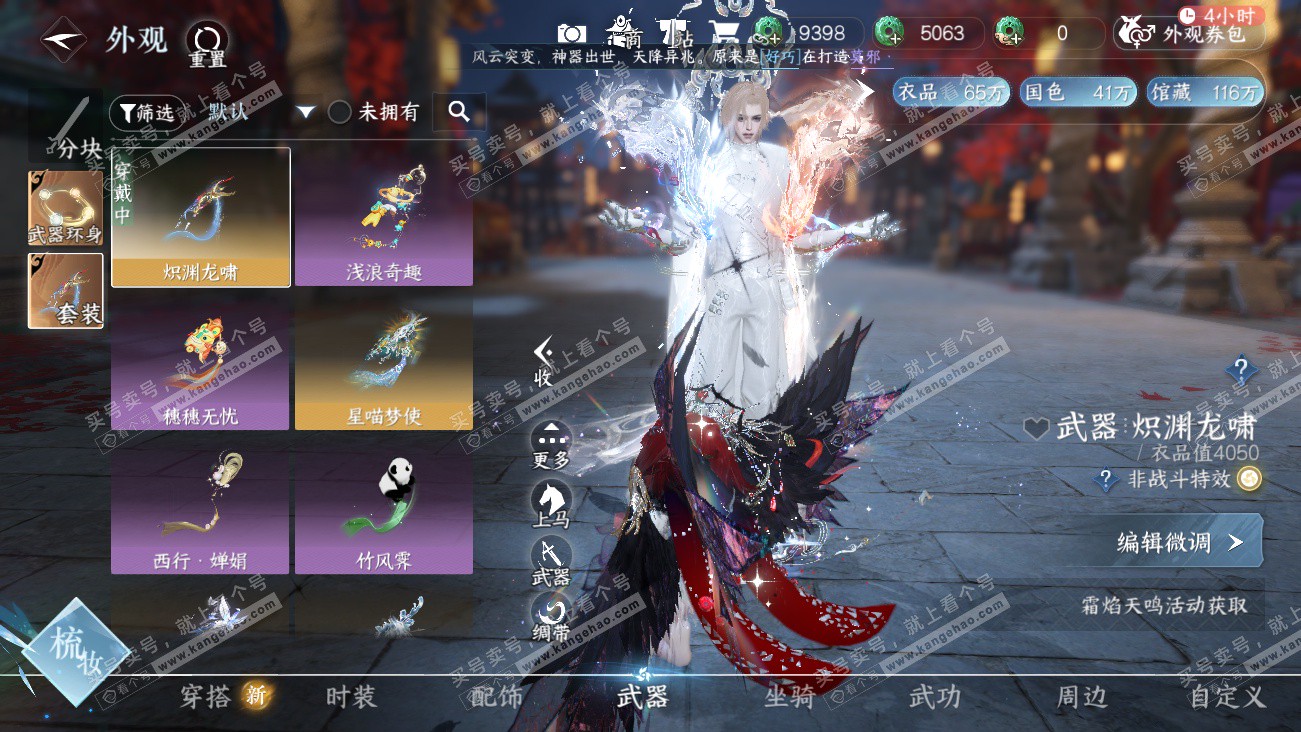Image resolution: width=1301 pixels, height=732 pixels.
Task: Switch to the 武器环身 category
Action: 65,208
